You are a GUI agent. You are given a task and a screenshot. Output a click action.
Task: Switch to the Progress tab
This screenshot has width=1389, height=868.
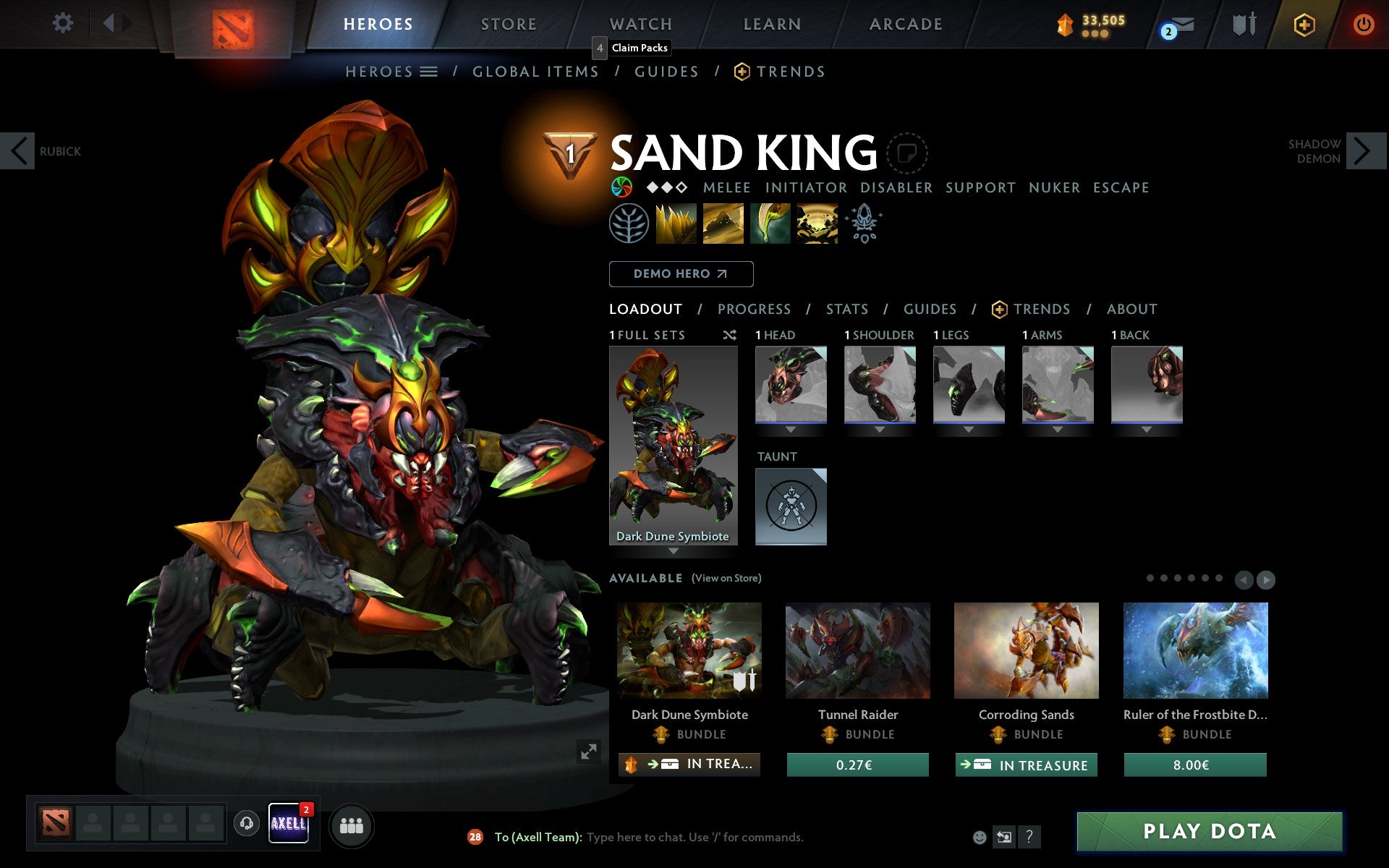[754, 309]
